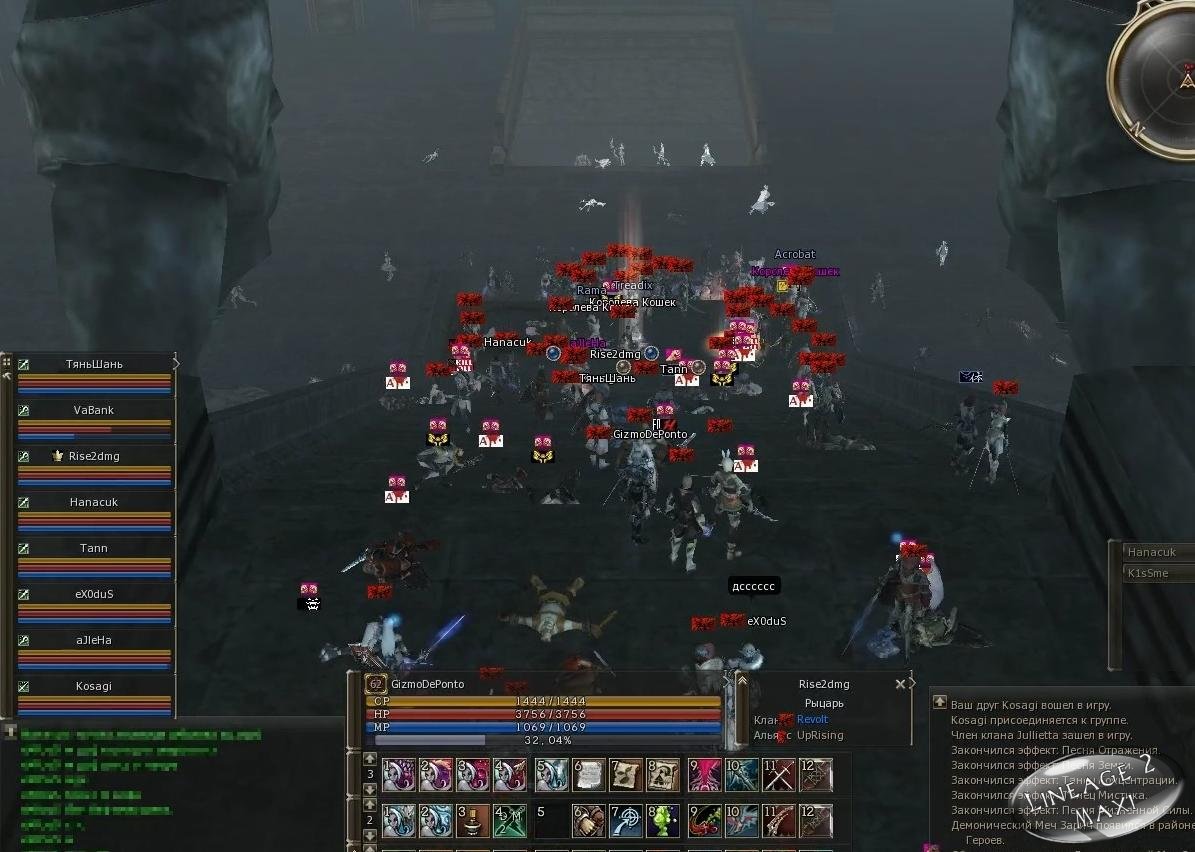Use the potion flask item in slot 3
Viewport: 1195px width, 852px height.
[474, 821]
